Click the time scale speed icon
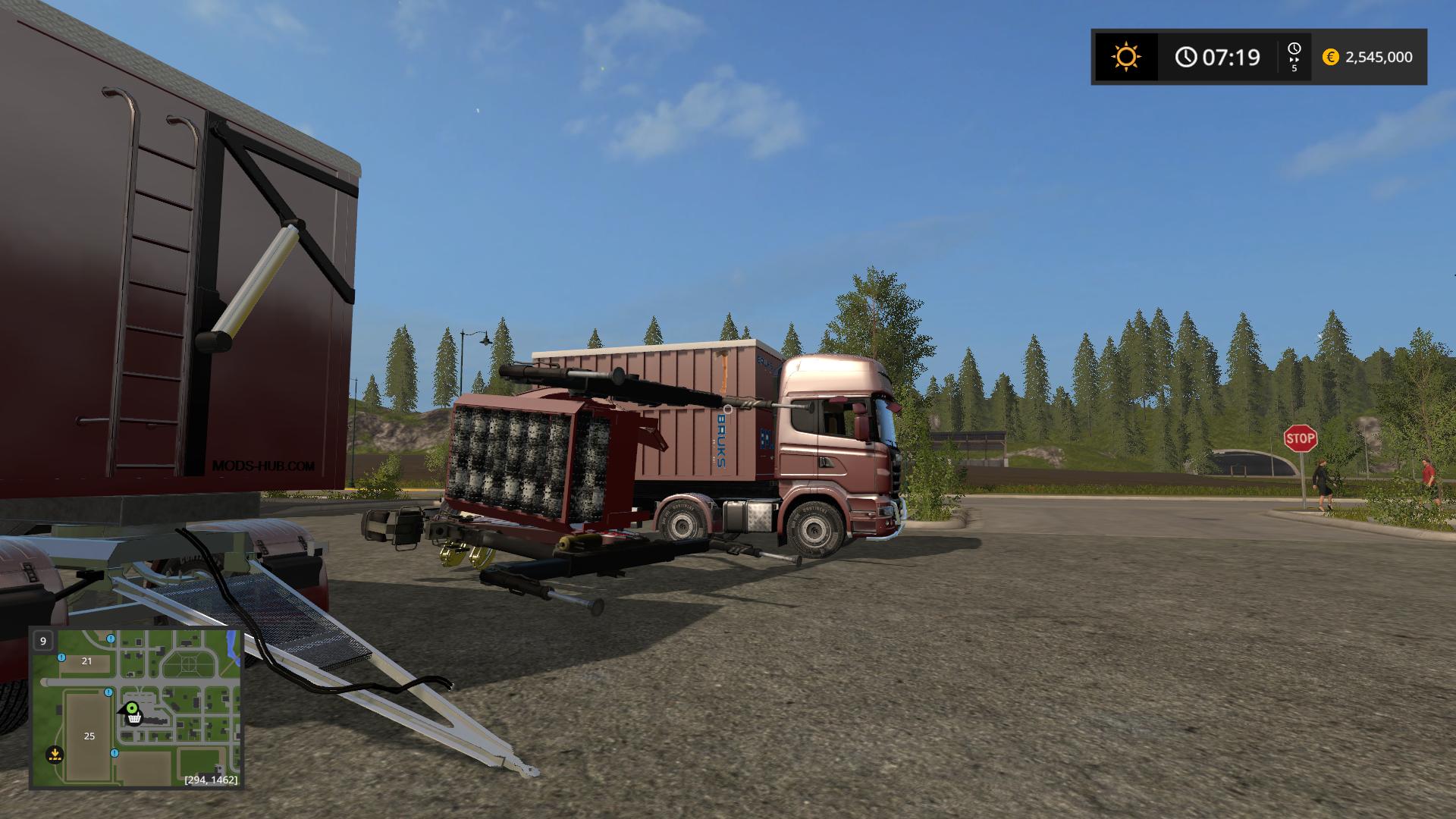The image size is (1456, 819). point(1294,56)
